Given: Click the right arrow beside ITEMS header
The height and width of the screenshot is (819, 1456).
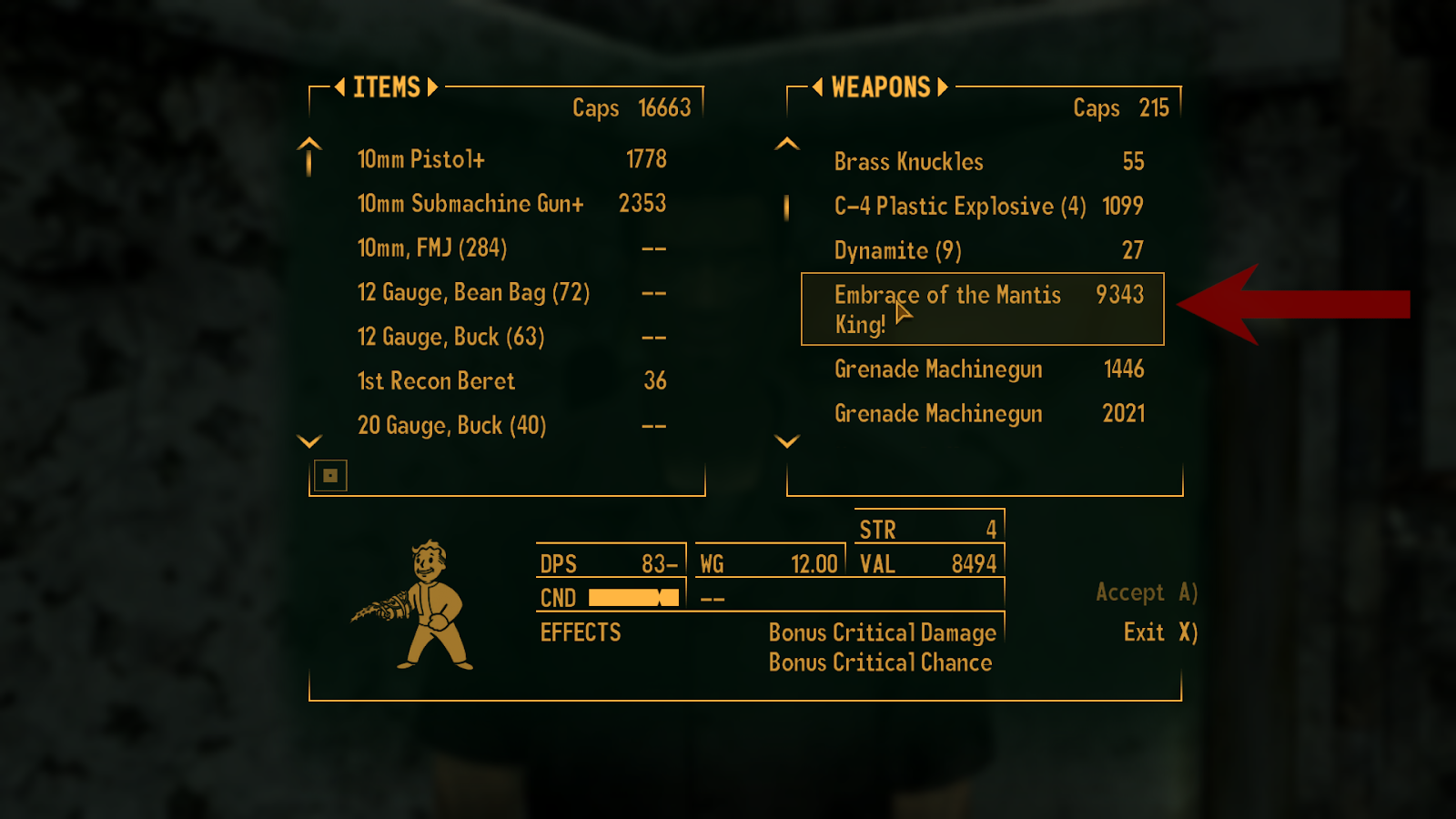Looking at the screenshot, I should click(x=433, y=87).
